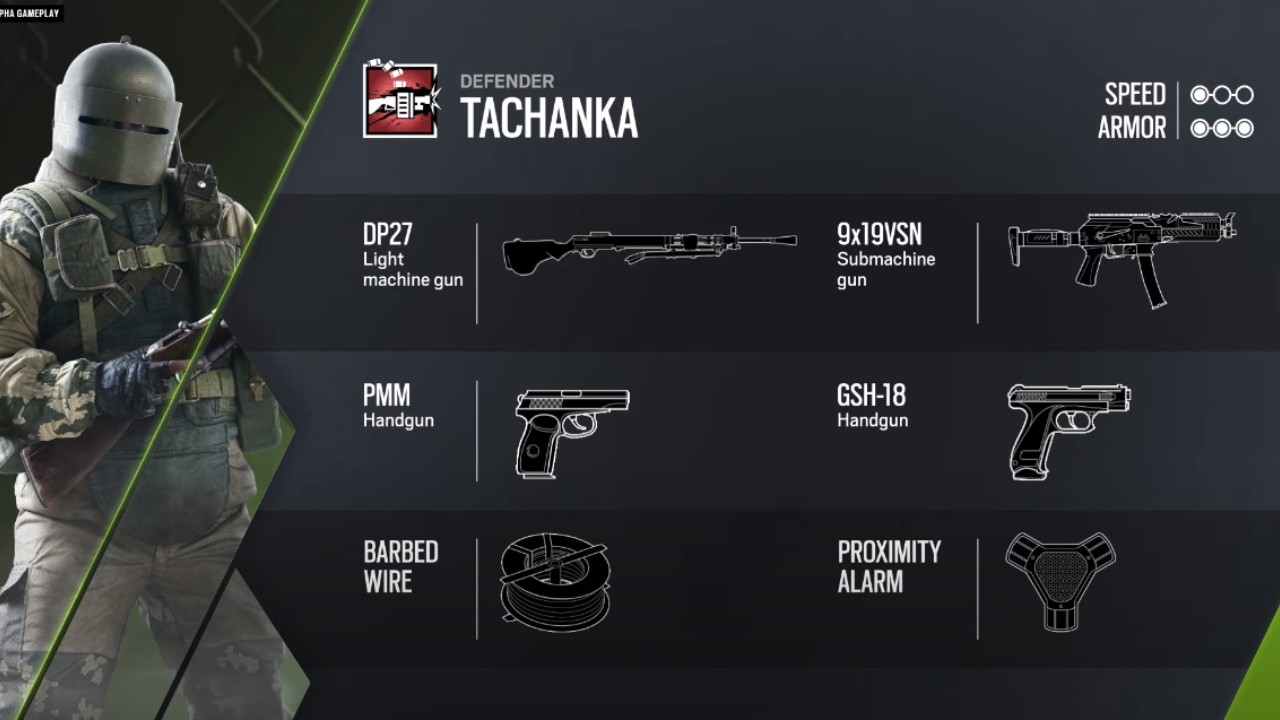Toggle the third Armor rating dot
Image resolution: width=1280 pixels, height=720 pixels.
click(x=1247, y=128)
